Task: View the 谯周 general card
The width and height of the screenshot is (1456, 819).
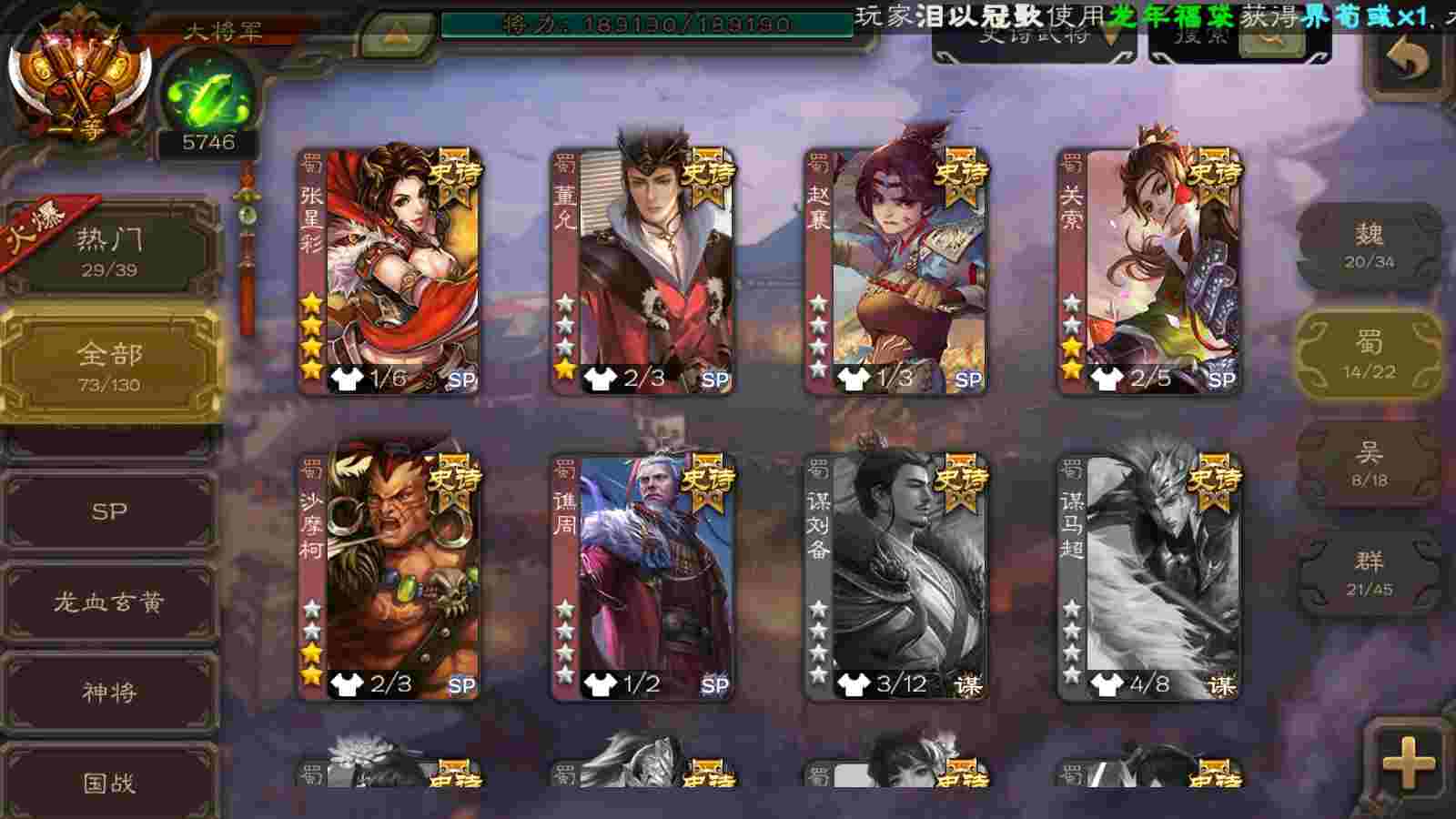Action: (643, 578)
